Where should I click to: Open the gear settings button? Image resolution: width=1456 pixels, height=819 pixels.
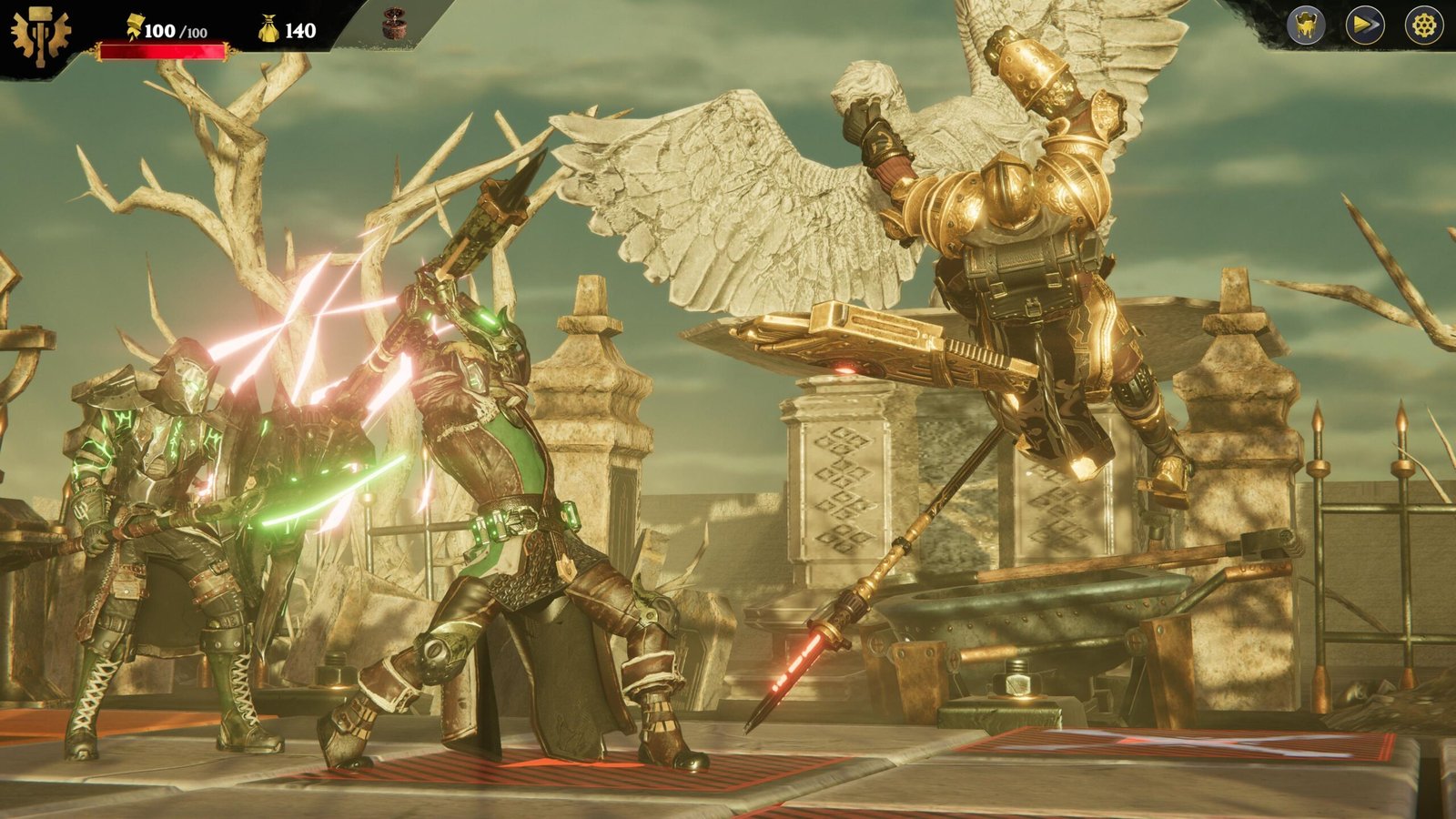(1423, 26)
